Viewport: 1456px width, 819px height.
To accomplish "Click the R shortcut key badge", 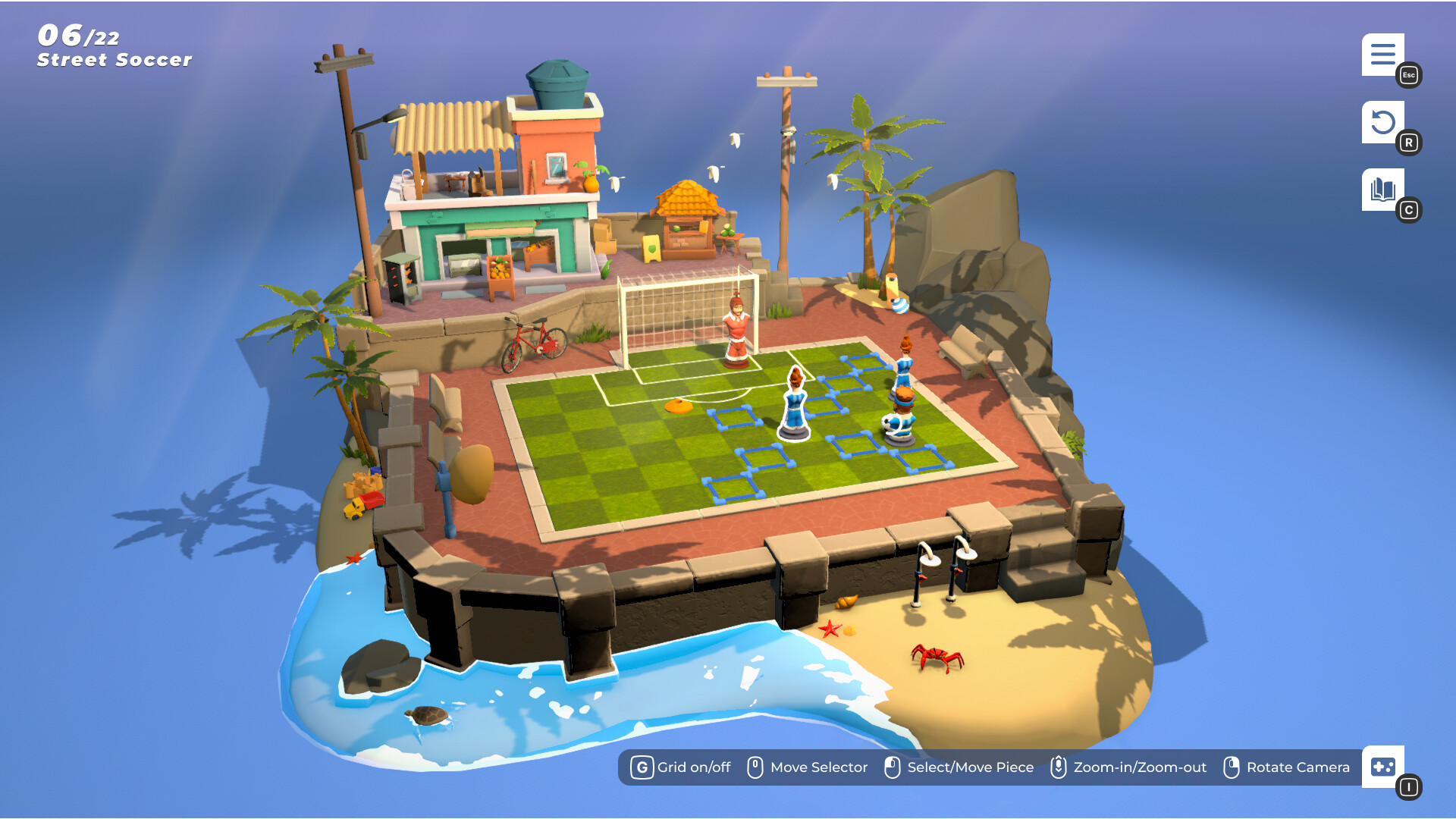I will (1410, 142).
